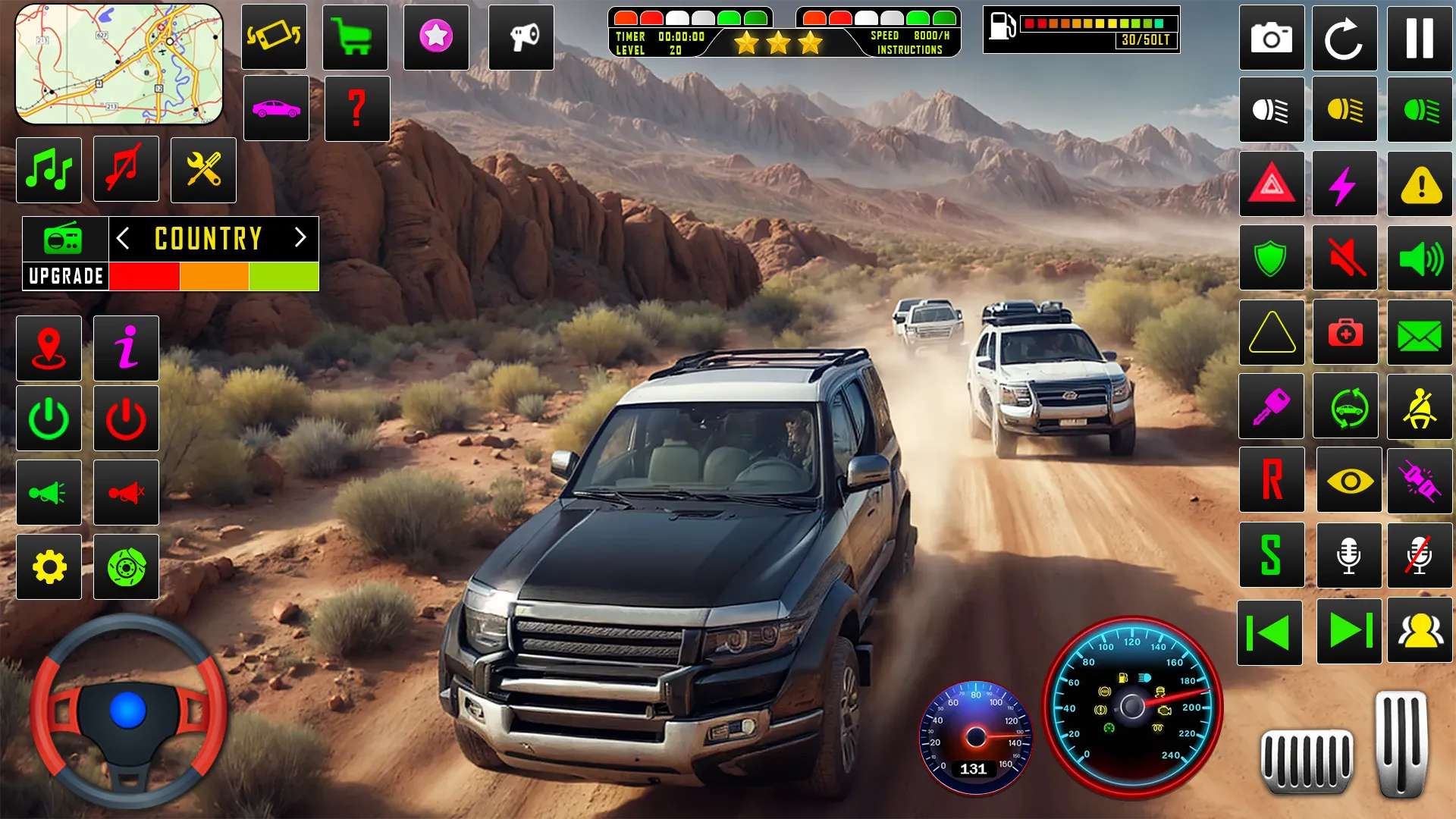The width and height of the screenshot is (1456, 819).
Task: Open the minimap in the corner
Action: point(119,64)
